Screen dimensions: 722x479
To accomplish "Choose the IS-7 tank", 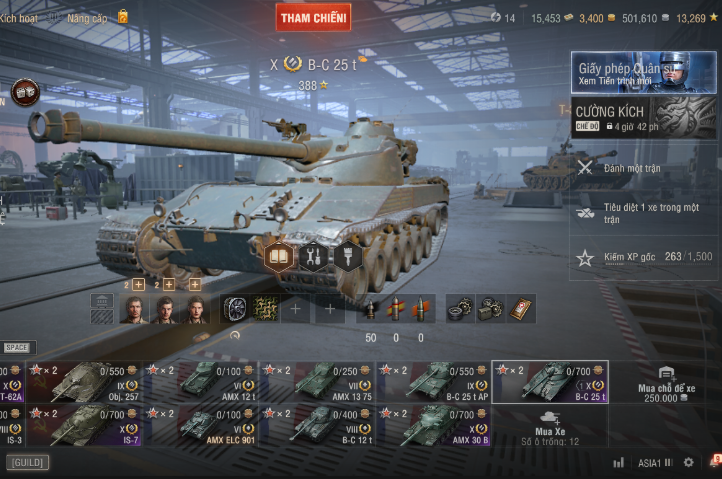I will pyautogui.click(x=89, y=424).
